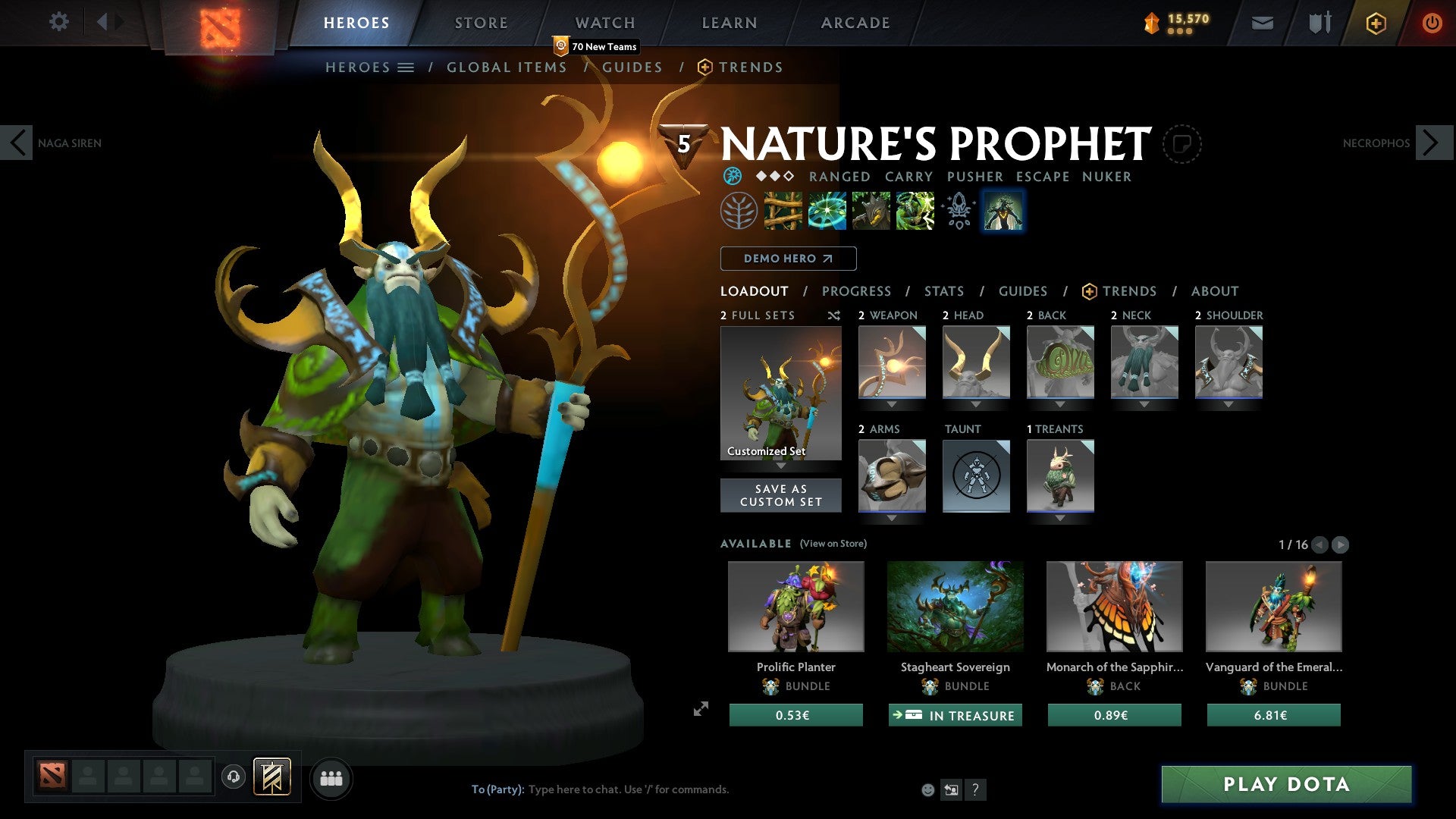This screenshot has height=819, width=1456.
Task: Select the Stagheart Sovereign bundle thumbnail
Action: pyautogui.click(x=955, y=607)
